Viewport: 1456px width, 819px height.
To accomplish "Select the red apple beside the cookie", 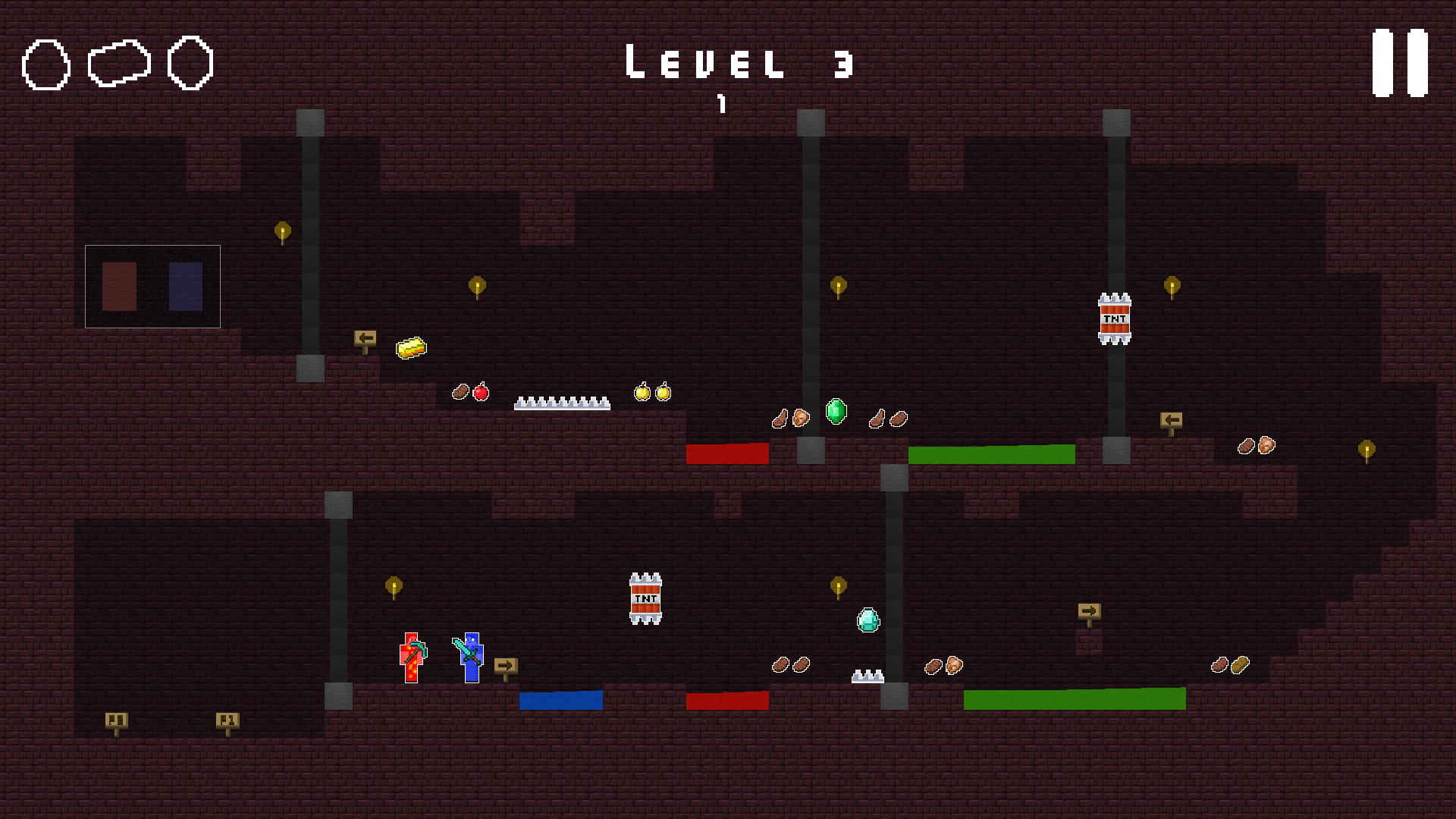I will tap(481, 394).
